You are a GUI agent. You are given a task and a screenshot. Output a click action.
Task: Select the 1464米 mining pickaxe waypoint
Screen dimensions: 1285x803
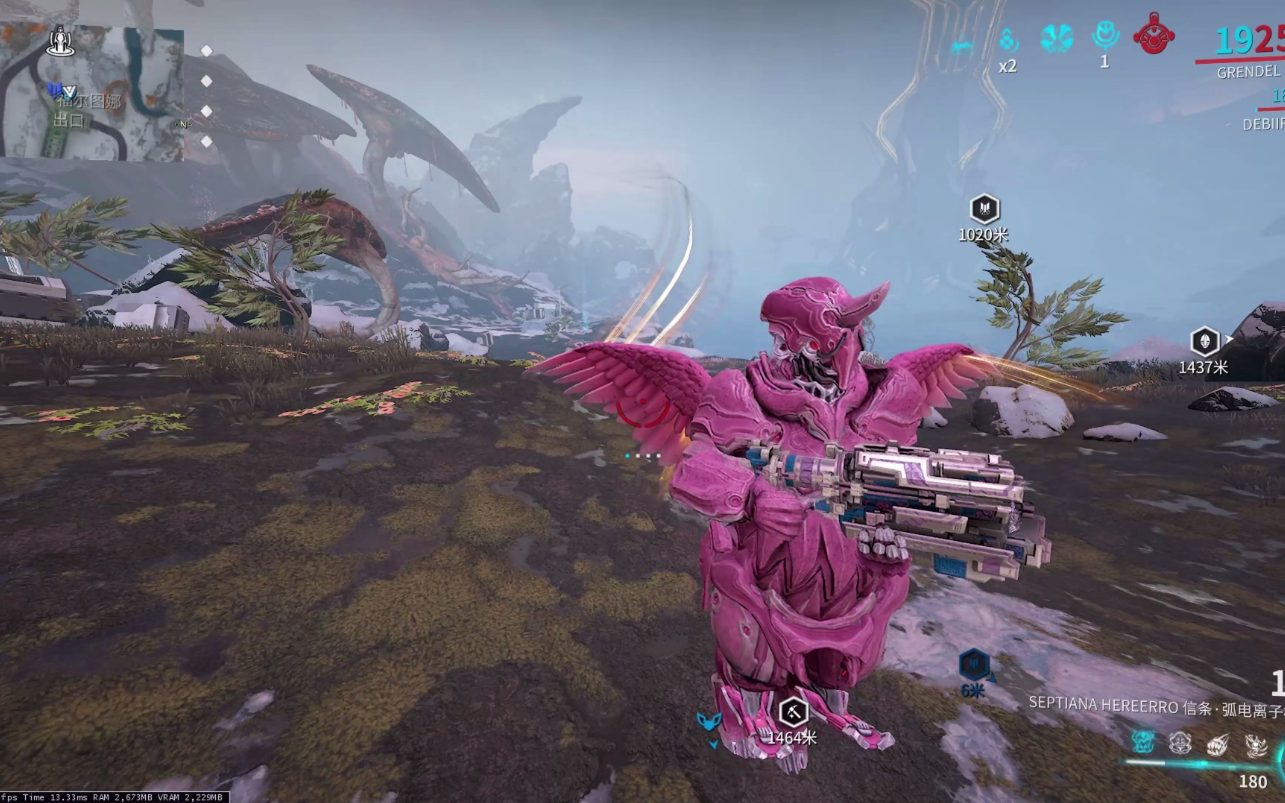[793, 713]
